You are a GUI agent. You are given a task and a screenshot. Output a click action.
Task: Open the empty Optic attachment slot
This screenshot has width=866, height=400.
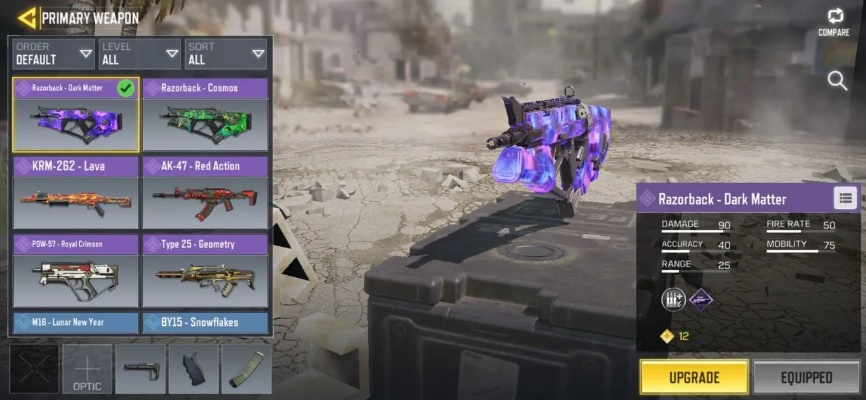[87, 370]
